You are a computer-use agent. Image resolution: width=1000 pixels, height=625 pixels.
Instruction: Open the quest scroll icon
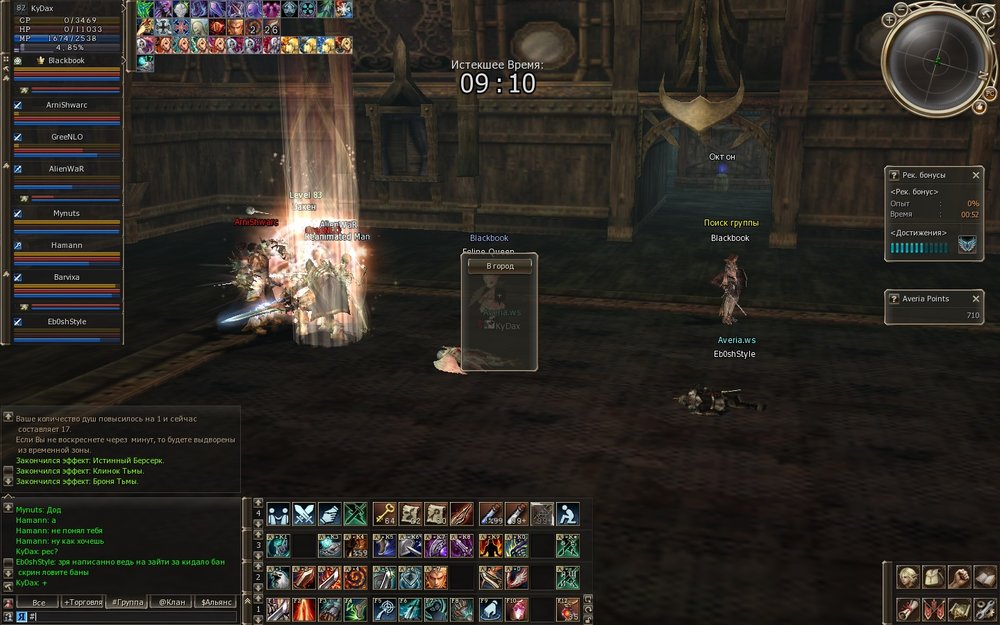pyautogui.click(x=907, y=607)
